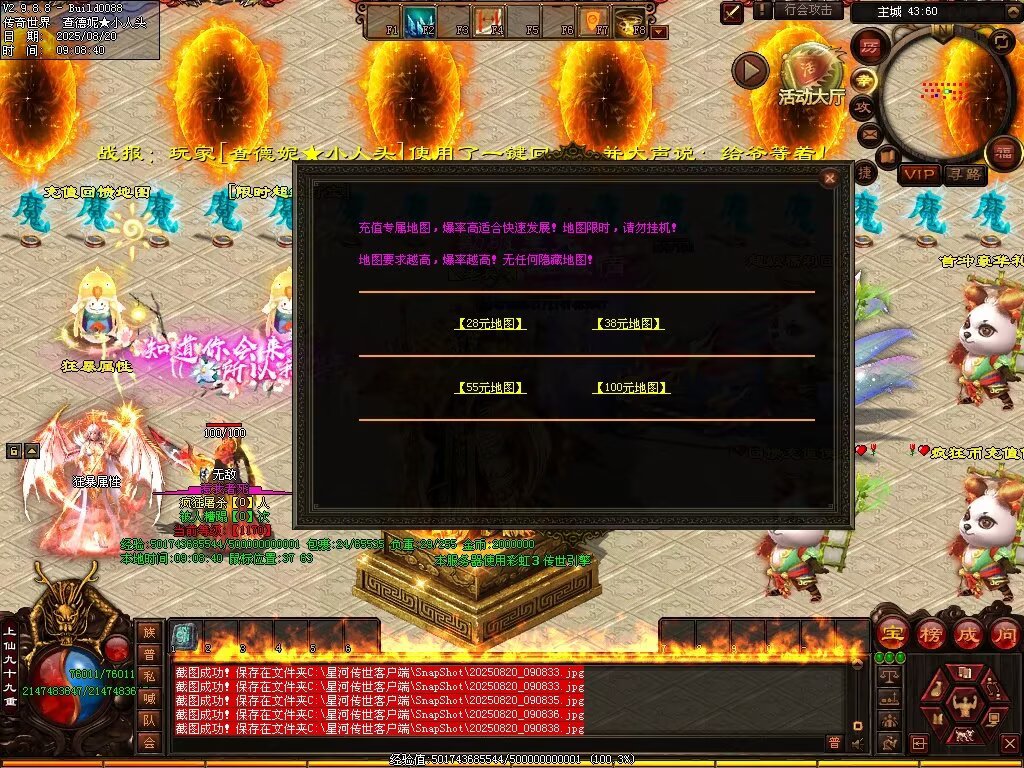Viewport: 1024px width, 768px height.
Task: Open the 成 achievements button
Action: 967,633
